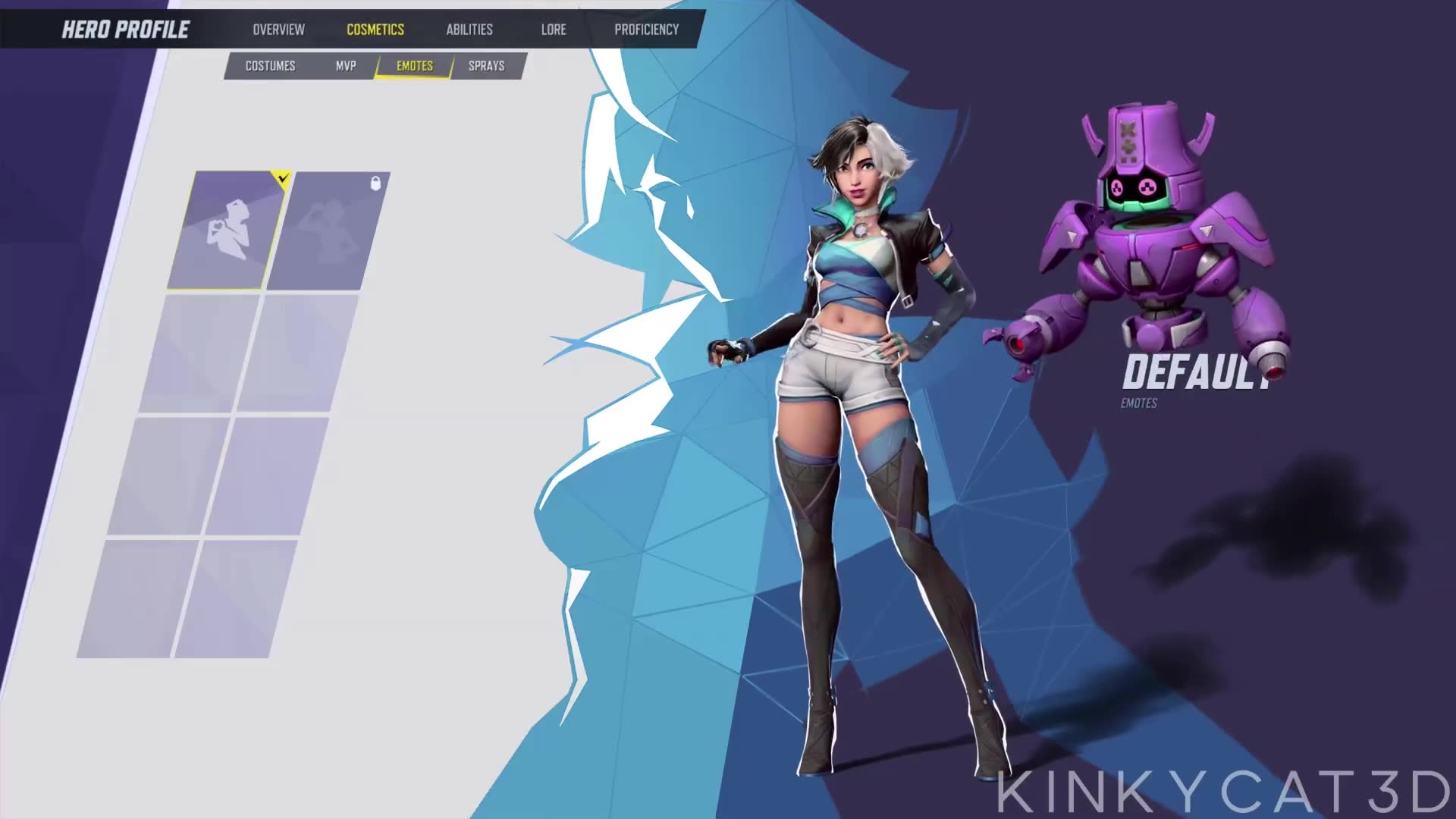Switch to the Overview tab
1456x819 pixels.
pyautogui.click(x=278, y=30)
